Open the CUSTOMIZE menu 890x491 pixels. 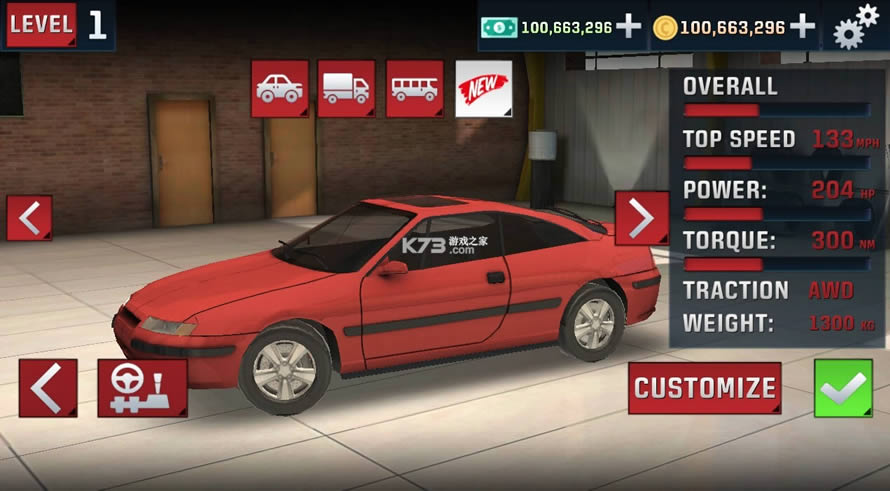point(705,388)
